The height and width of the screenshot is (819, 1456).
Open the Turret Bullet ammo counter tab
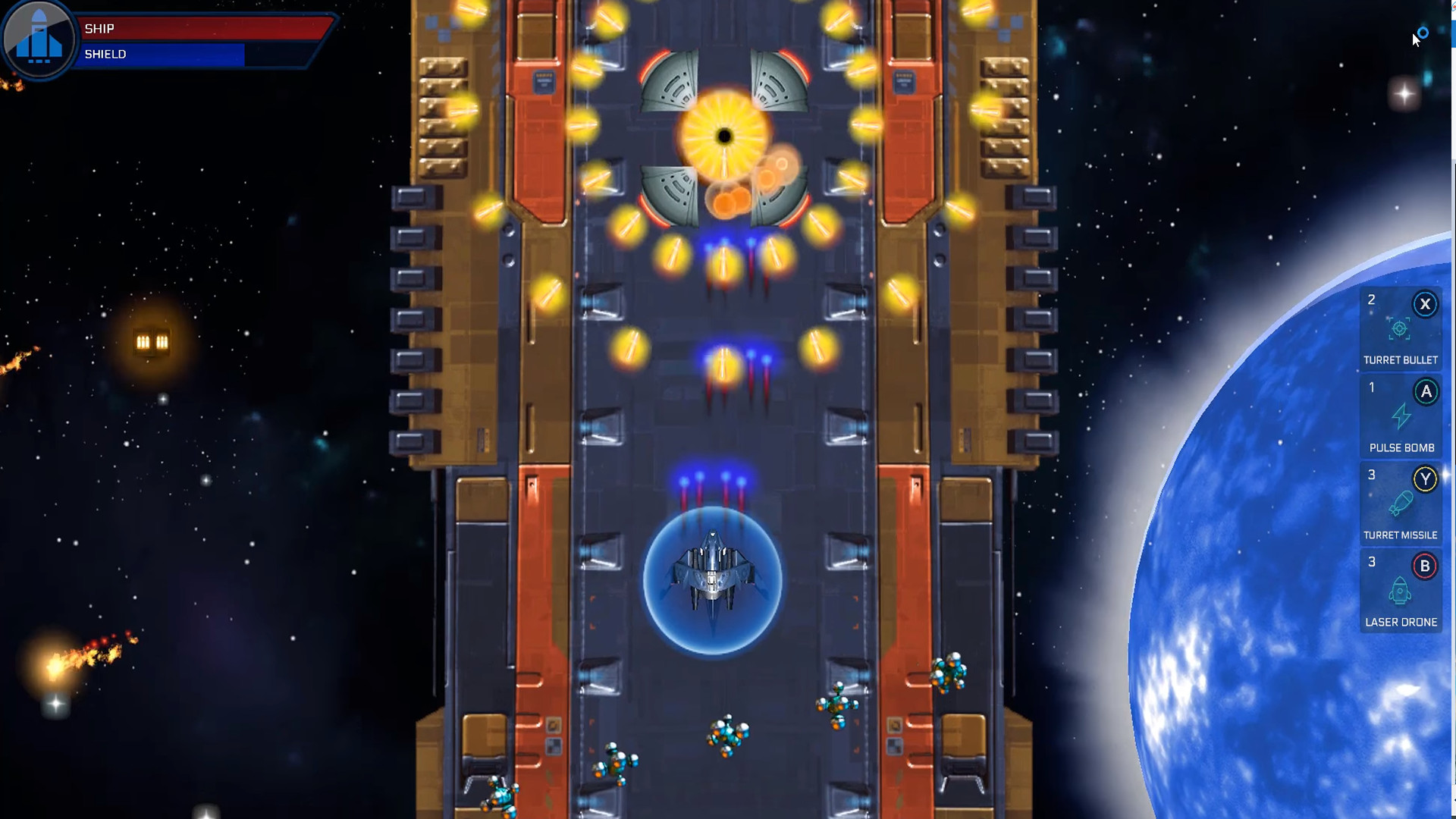[1371, 300]
